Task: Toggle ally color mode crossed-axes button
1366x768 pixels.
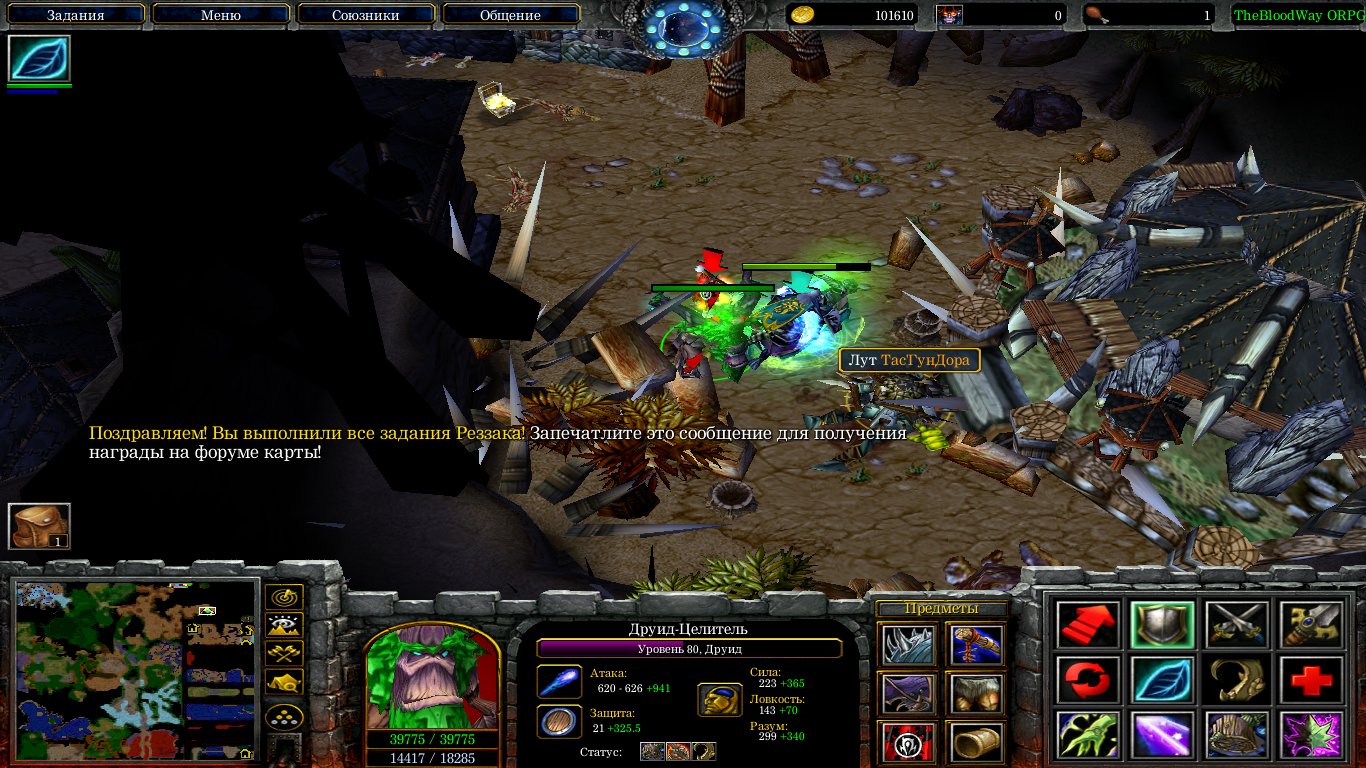Action: [284, 655]
